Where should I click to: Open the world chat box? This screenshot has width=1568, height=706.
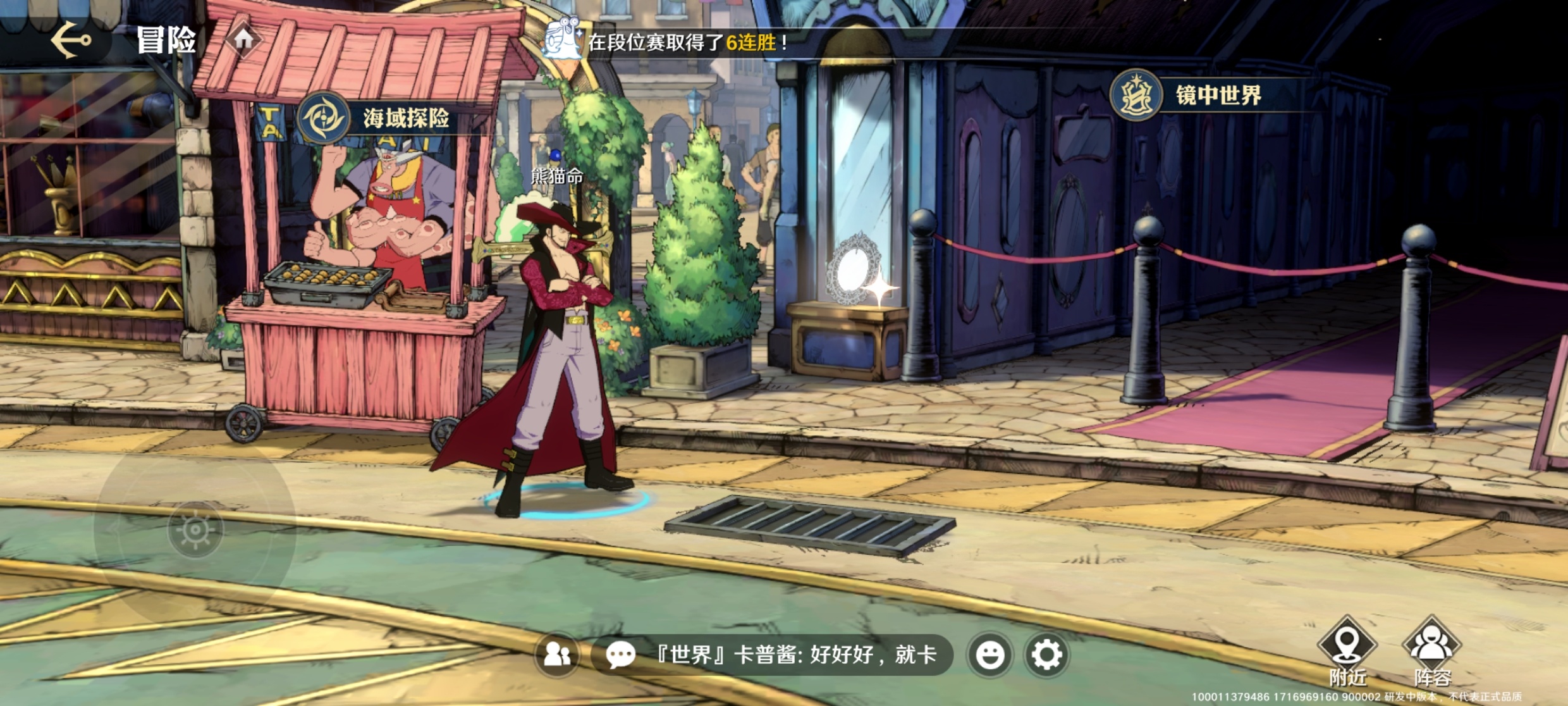click(771, 655)
